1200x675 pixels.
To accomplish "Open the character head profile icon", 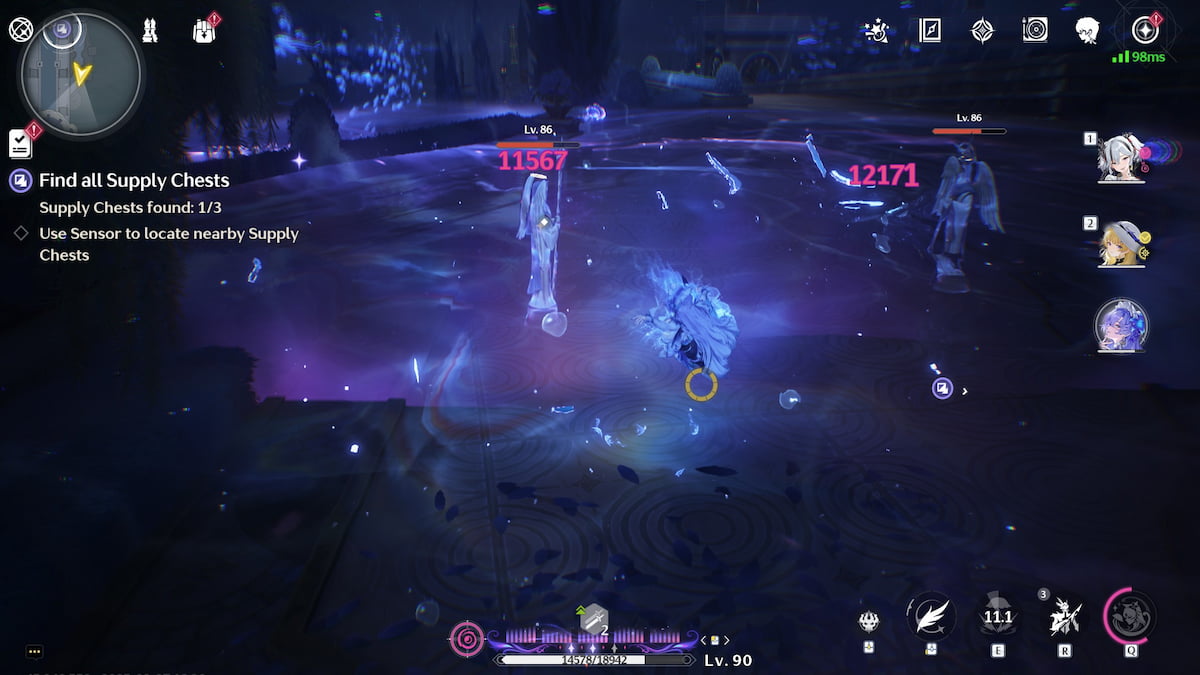I will (x=1087, y=31).
